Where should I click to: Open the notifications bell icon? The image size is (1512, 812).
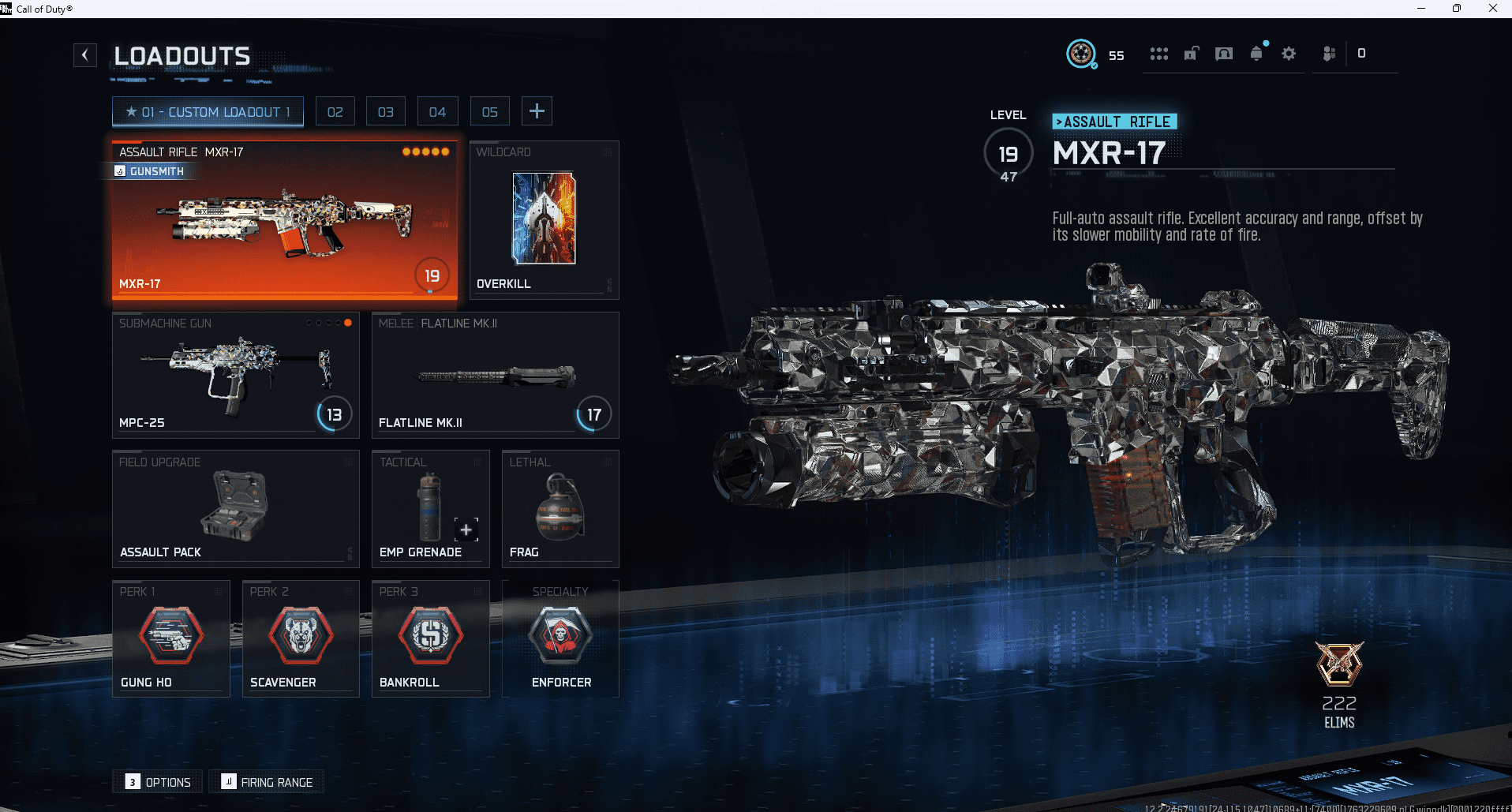click(x=1256, y=54)
